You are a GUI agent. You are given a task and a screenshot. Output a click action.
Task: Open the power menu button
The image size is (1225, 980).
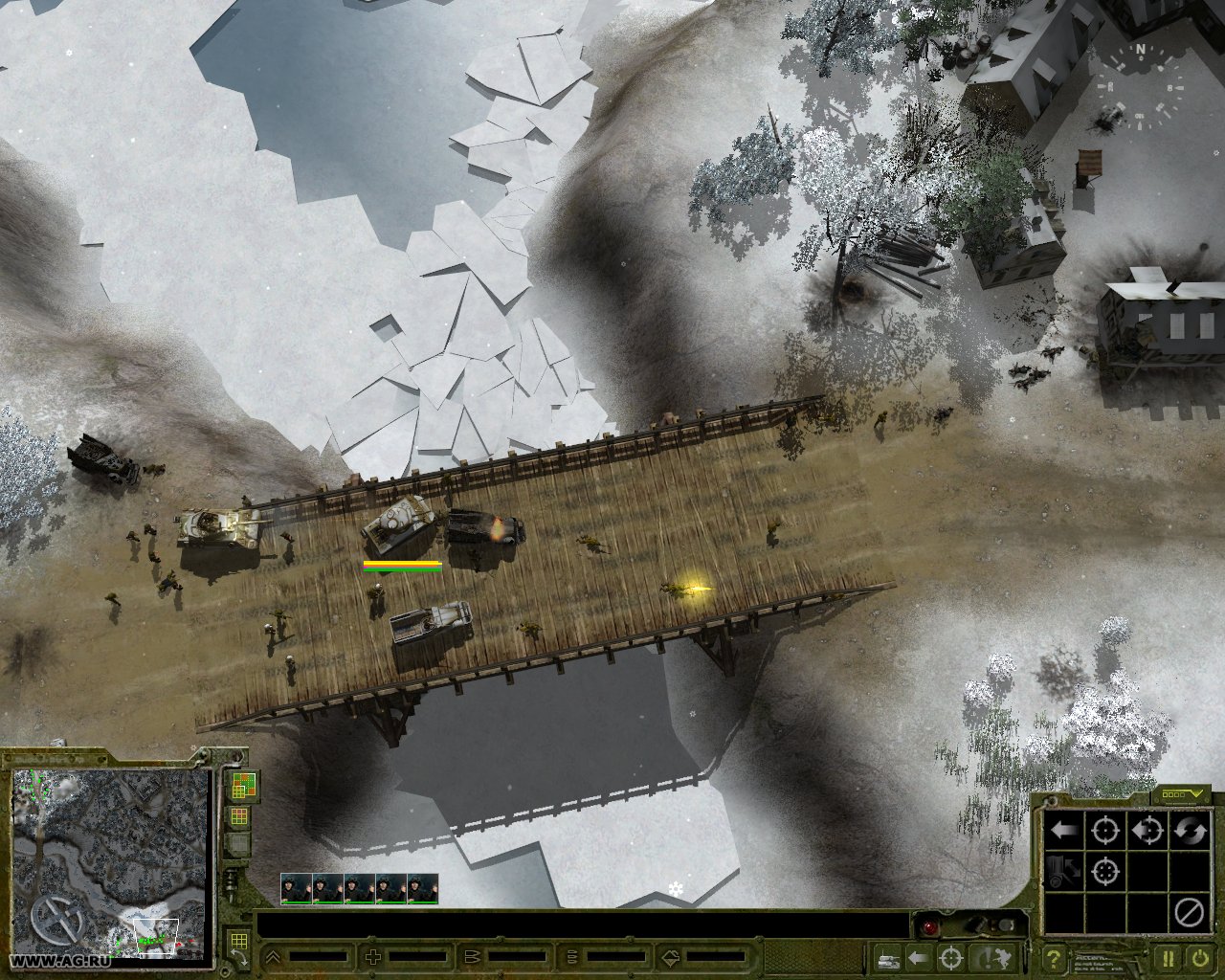pyautogui.click(x=1200, y=957)
